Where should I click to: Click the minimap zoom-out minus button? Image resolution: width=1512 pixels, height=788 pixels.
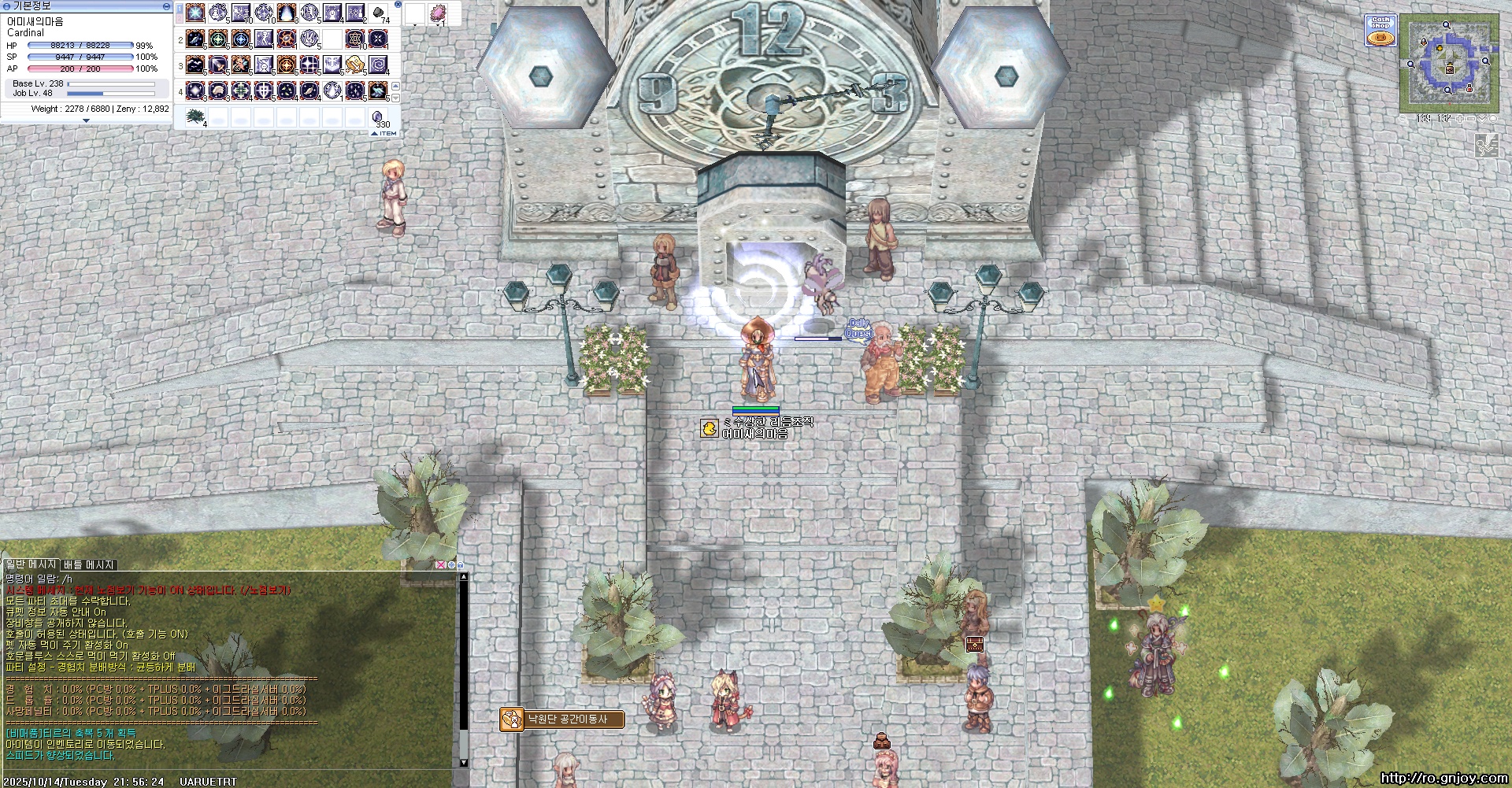(1471, 119)
